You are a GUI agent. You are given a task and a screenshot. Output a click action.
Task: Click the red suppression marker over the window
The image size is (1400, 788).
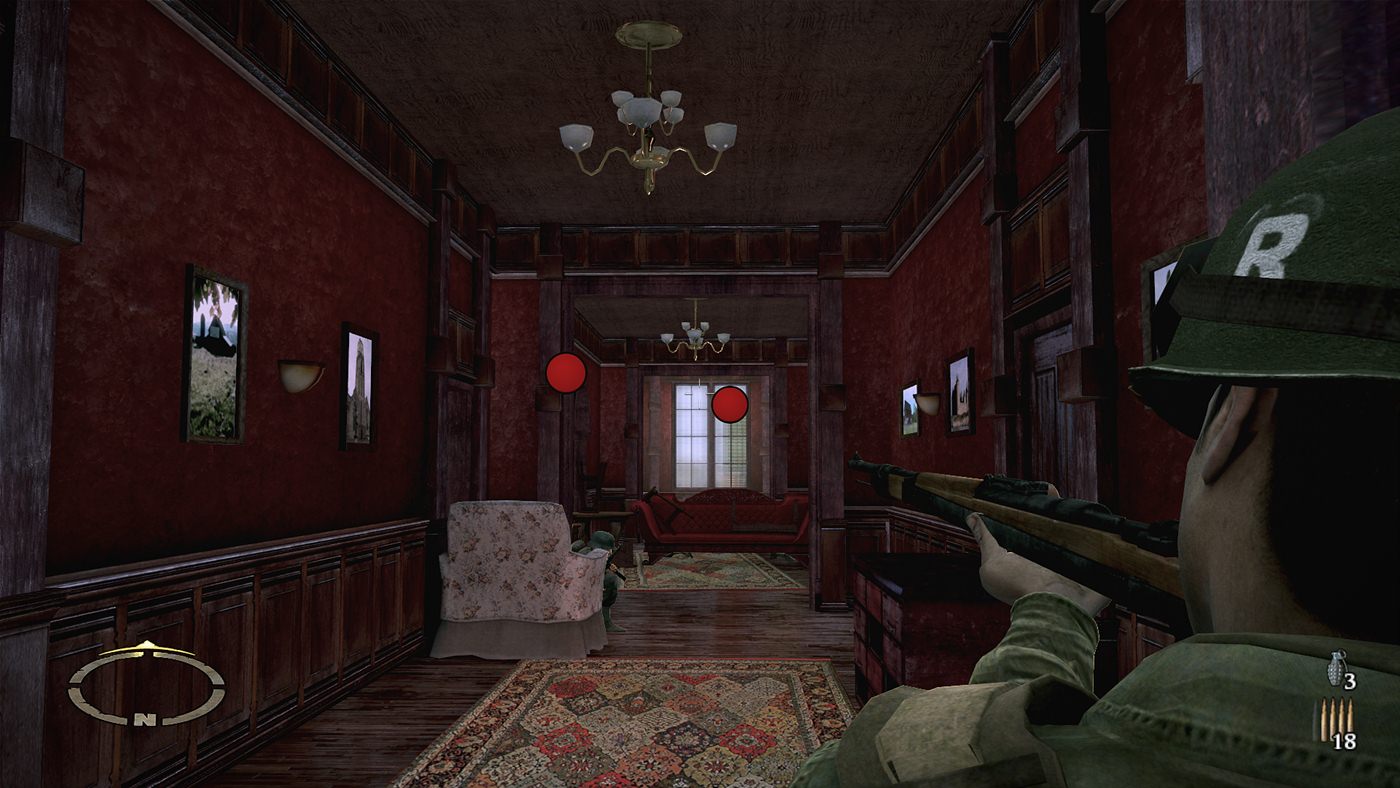[729, 404]
